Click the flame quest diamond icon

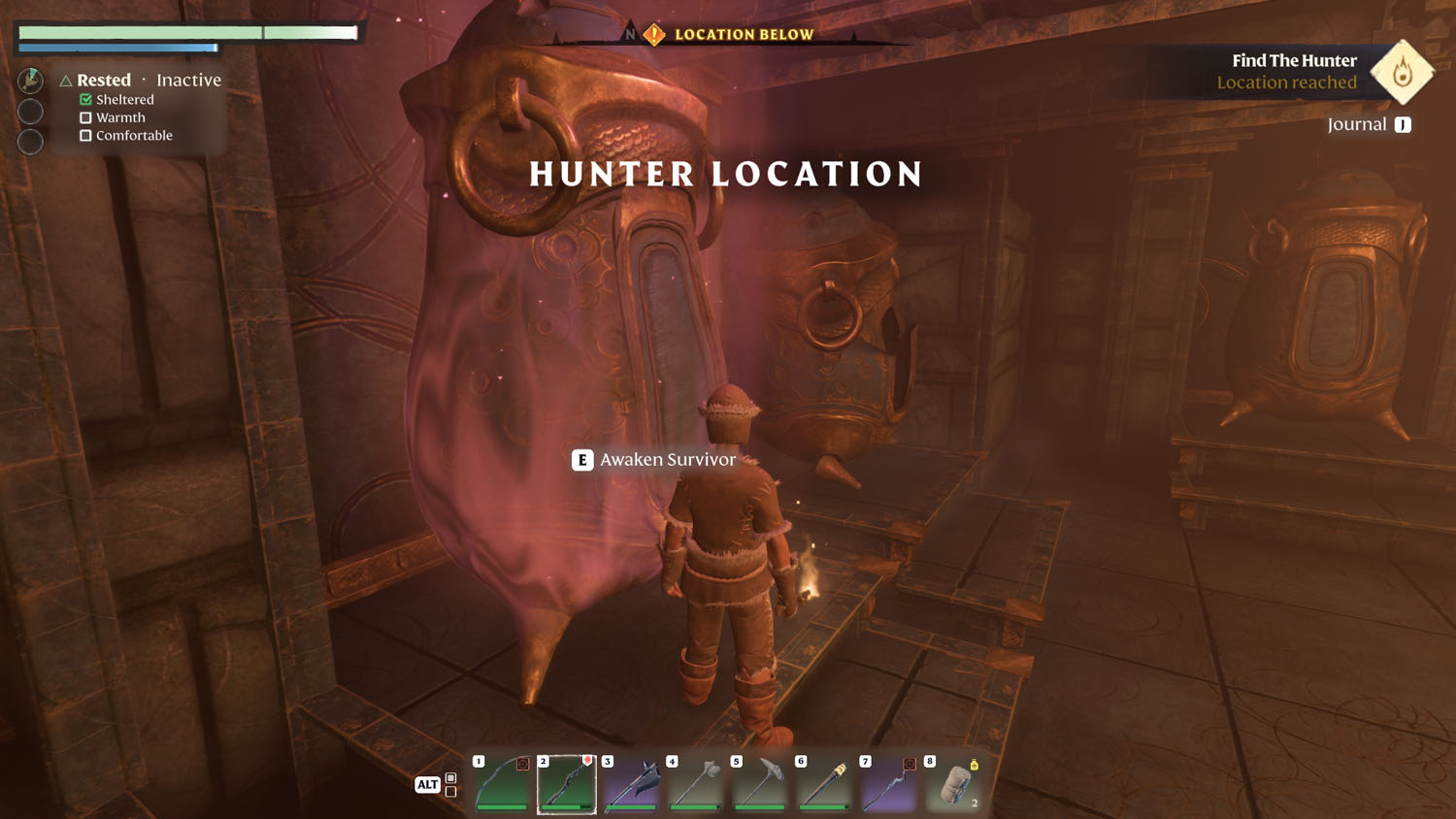point(1402,72)
